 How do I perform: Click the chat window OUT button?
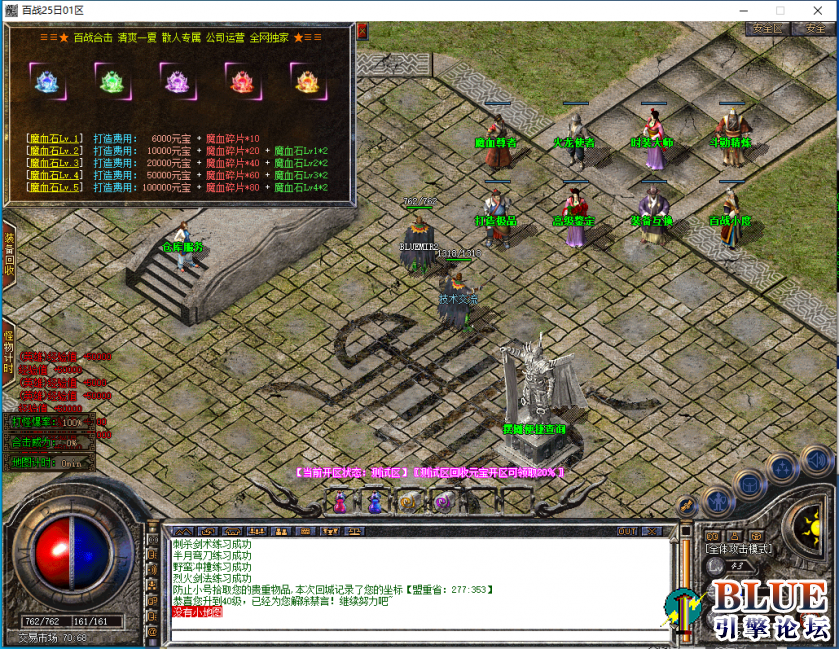point(627,531)
